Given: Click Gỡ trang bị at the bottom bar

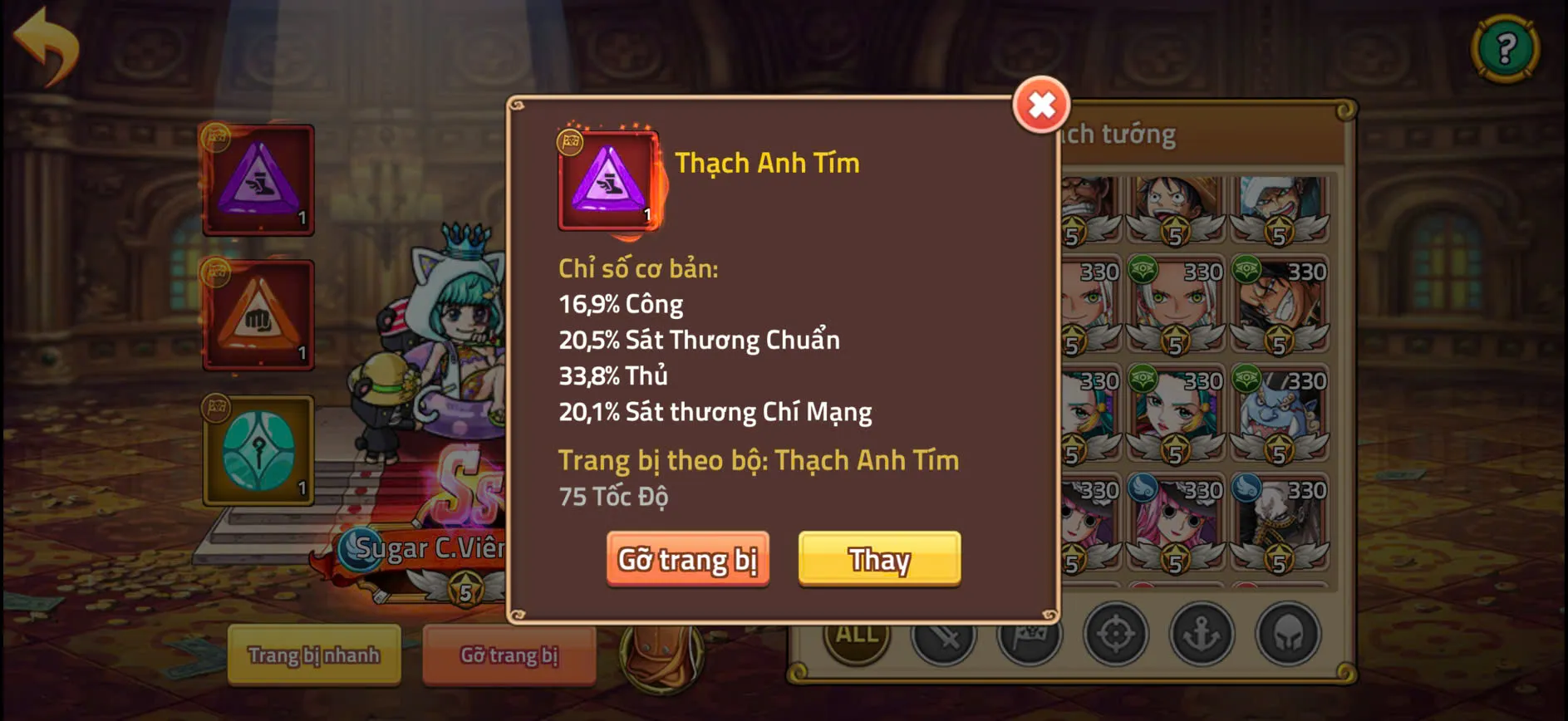Looking at the screenshot, I should (x=509, y=655).
